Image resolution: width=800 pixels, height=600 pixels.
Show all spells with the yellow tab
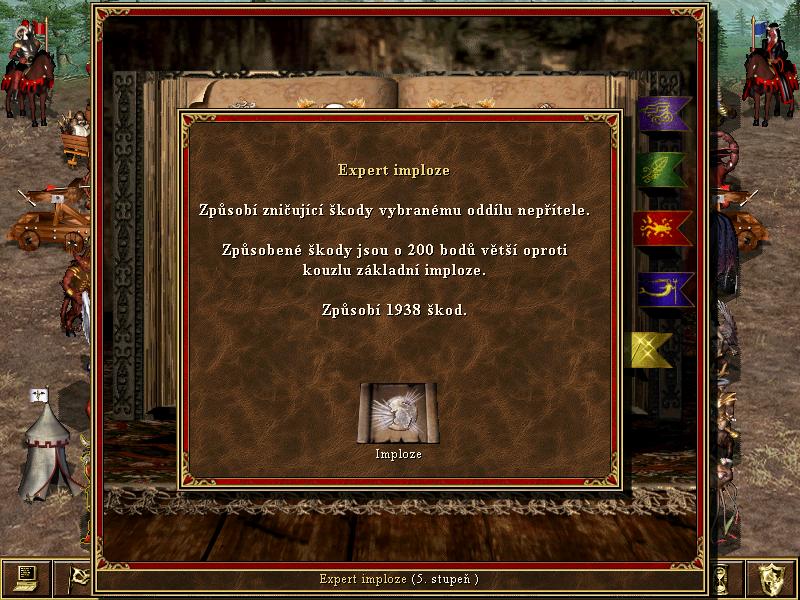[652, 350]
